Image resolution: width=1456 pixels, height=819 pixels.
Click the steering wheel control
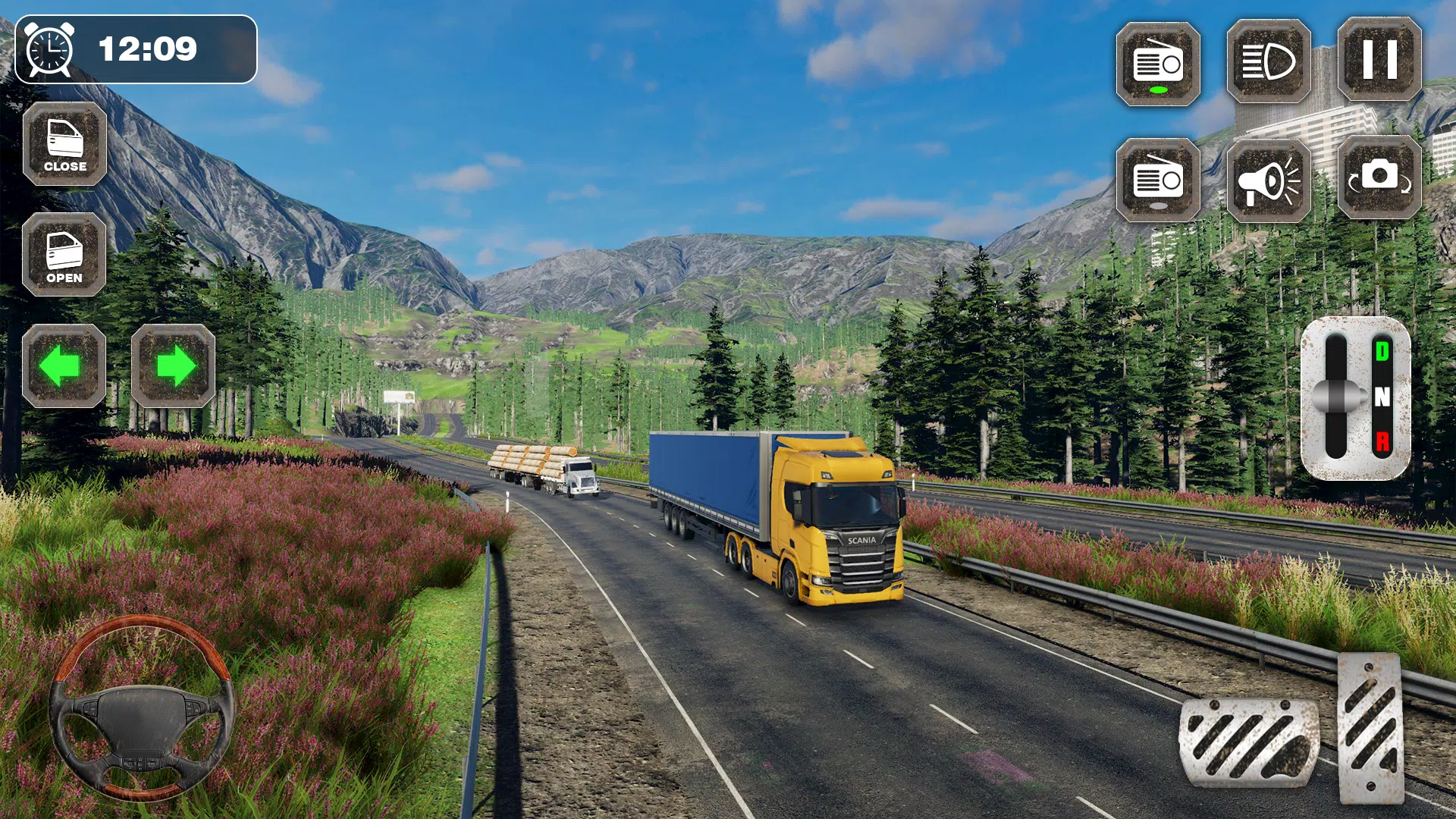pyautogui.click(x=142, y=709)
